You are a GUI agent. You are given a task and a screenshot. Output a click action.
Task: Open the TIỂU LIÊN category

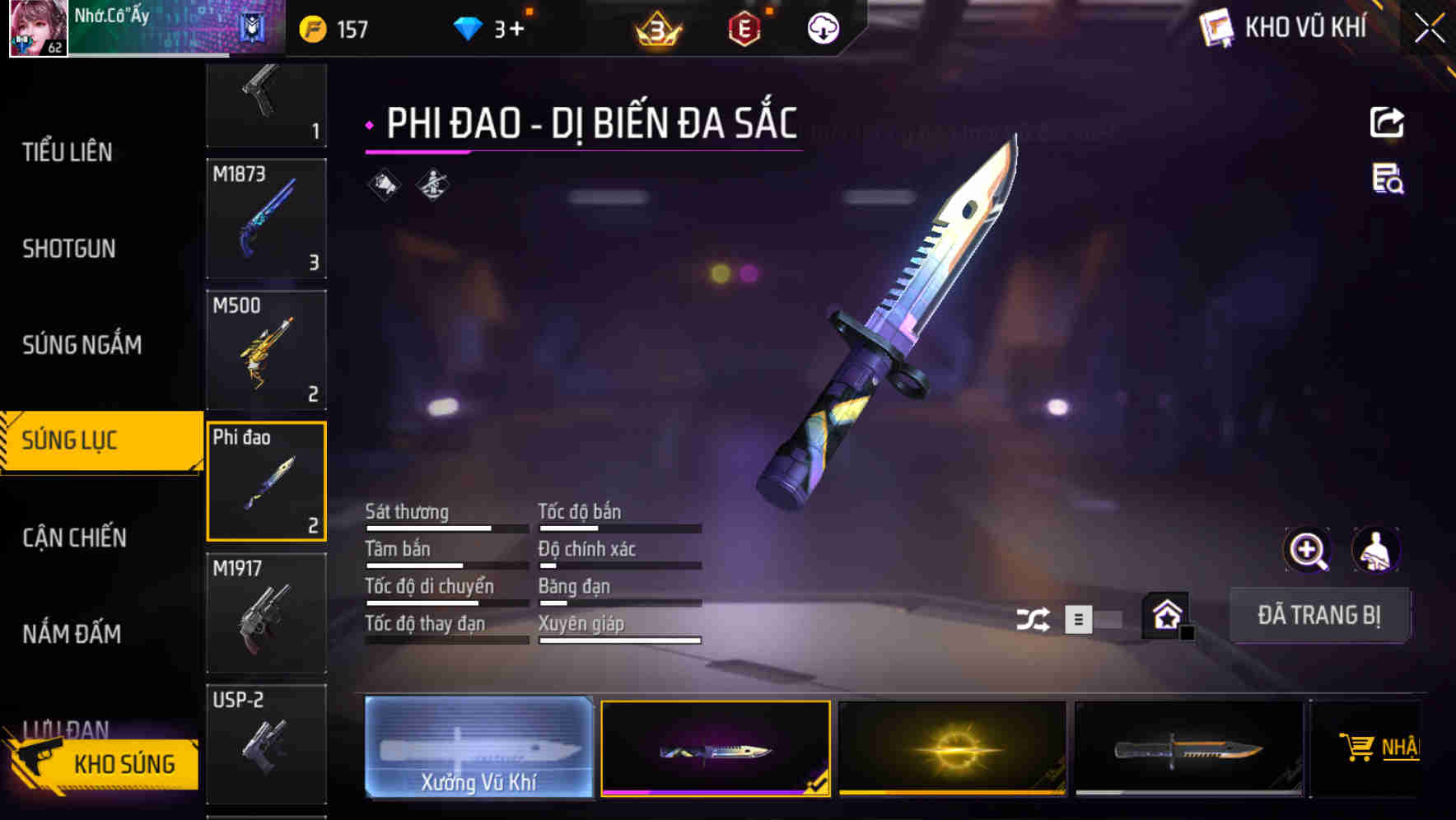68,151
